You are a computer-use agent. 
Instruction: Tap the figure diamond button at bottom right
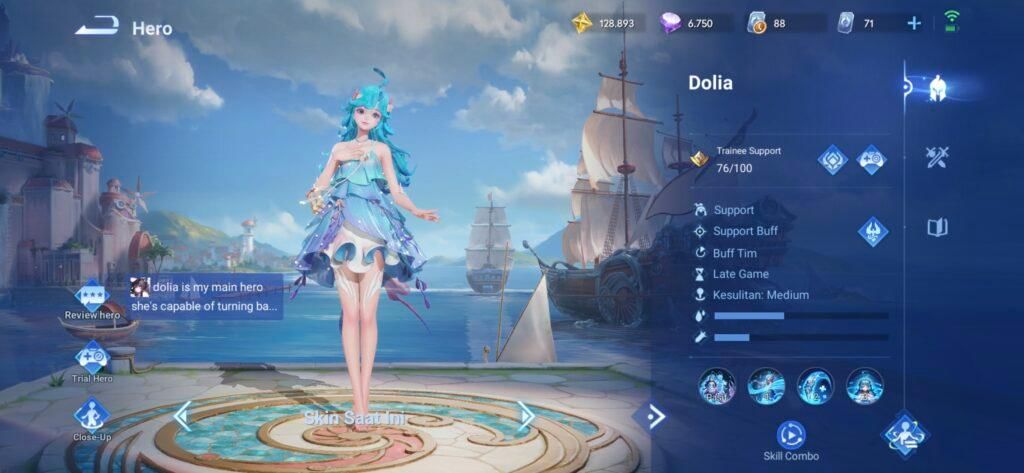pyautogui.click(x=904, y=434)
